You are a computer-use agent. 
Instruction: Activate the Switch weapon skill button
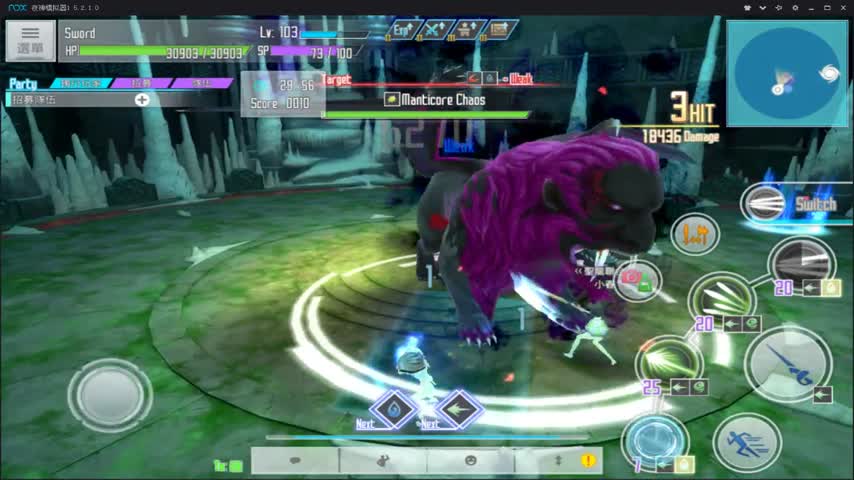[x=768, y=204]
